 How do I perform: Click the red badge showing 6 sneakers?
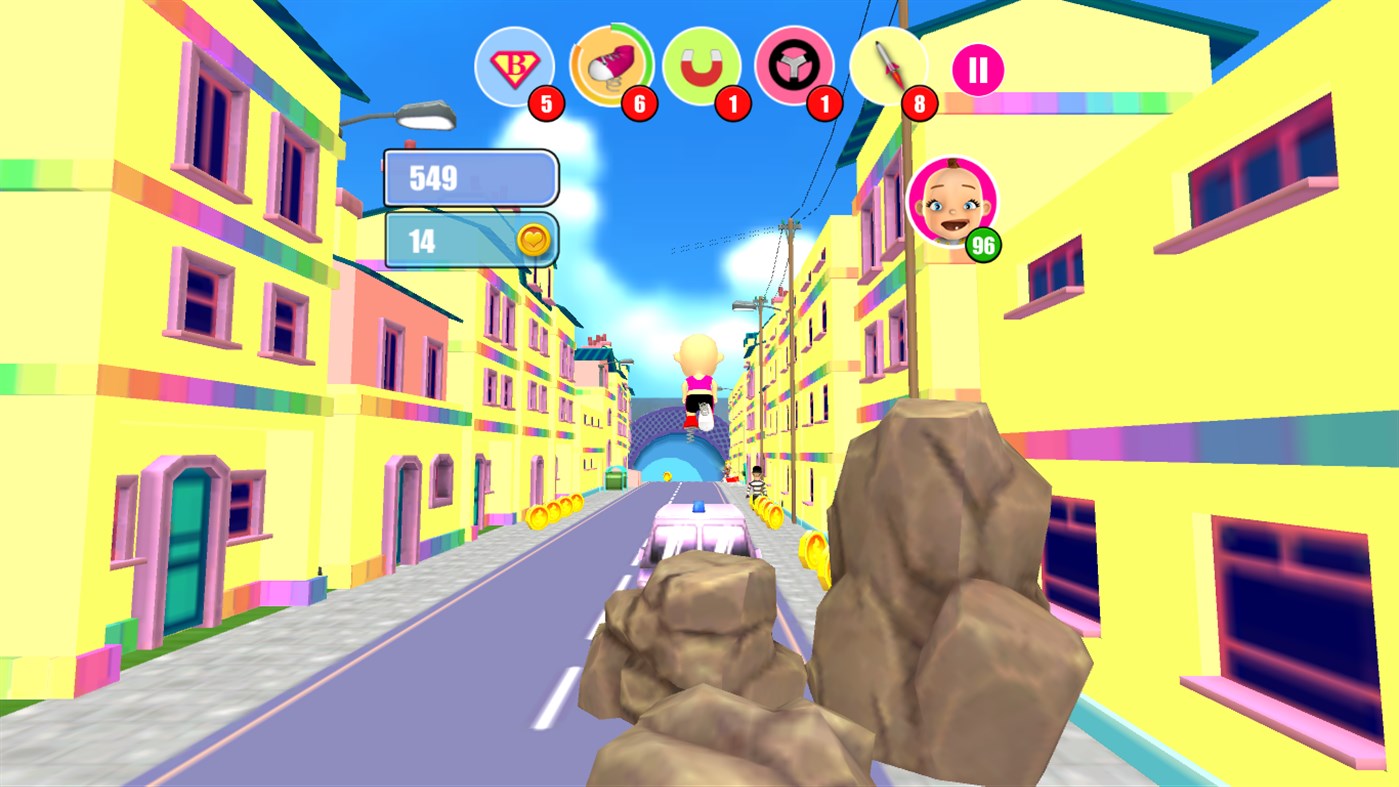pyautogui.click(x=638, y=105)
